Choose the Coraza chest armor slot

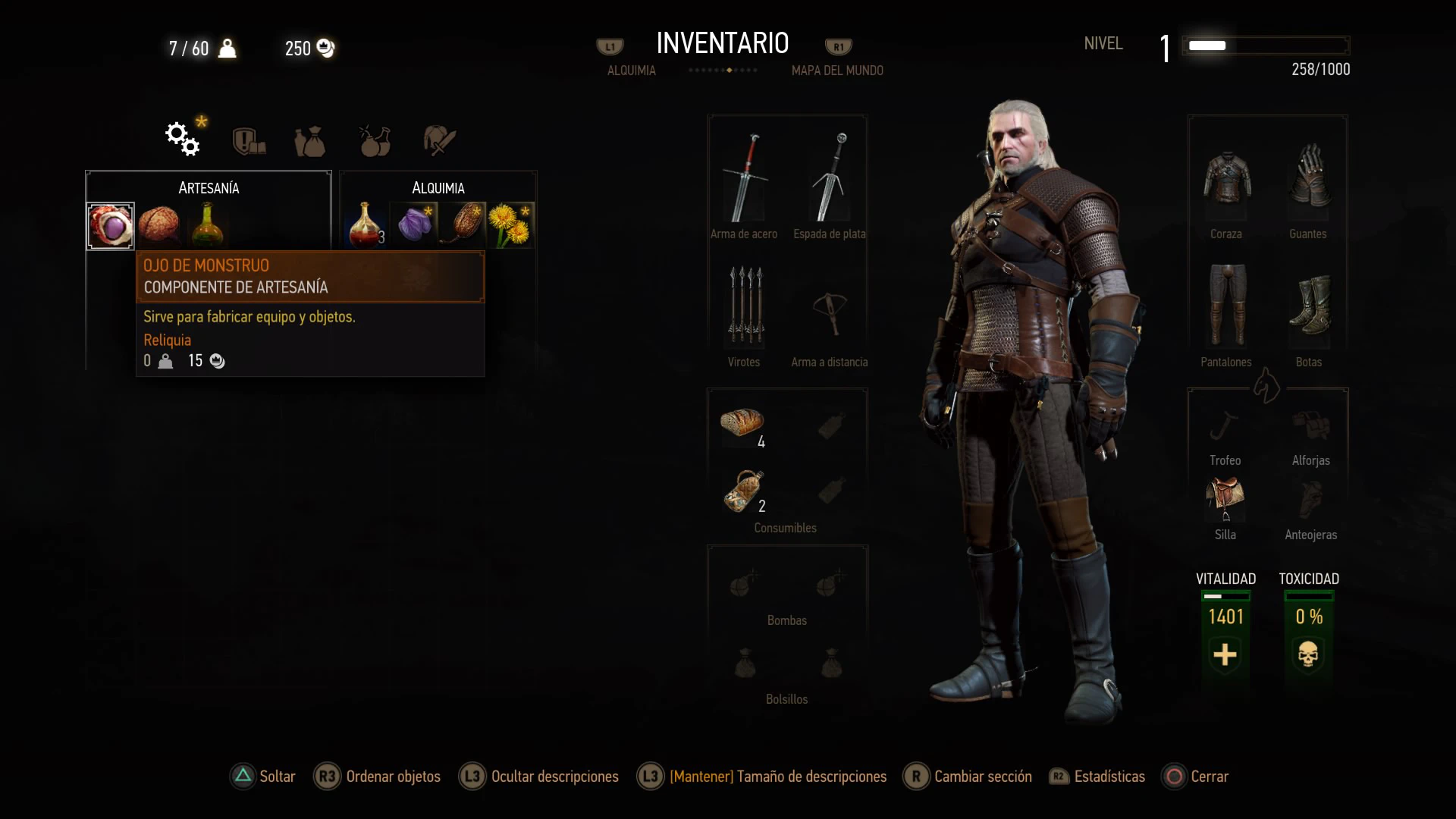[1226, 179]
